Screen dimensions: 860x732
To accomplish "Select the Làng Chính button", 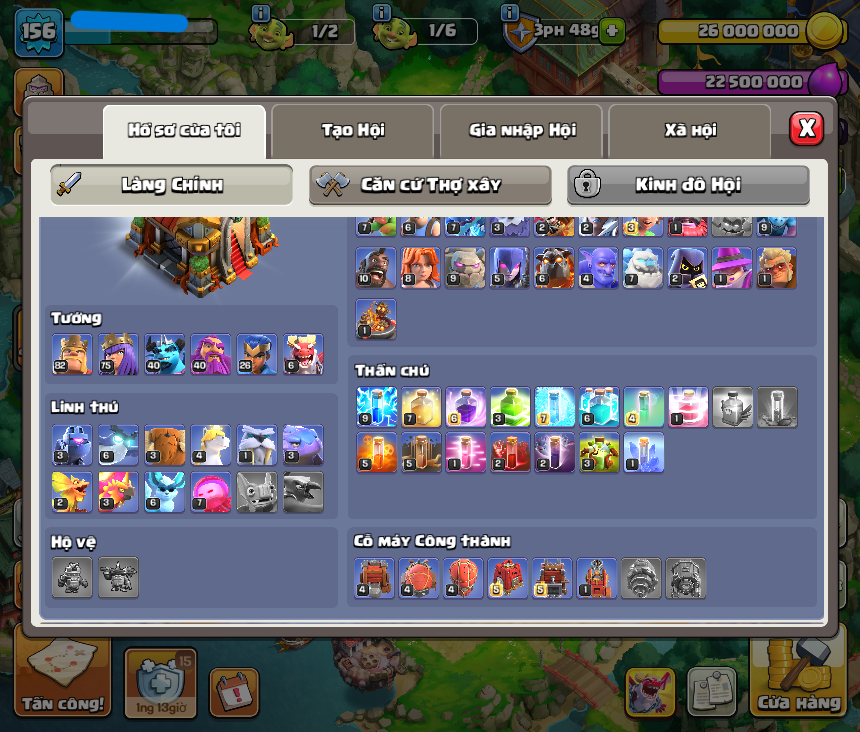I will click(171, 185).
